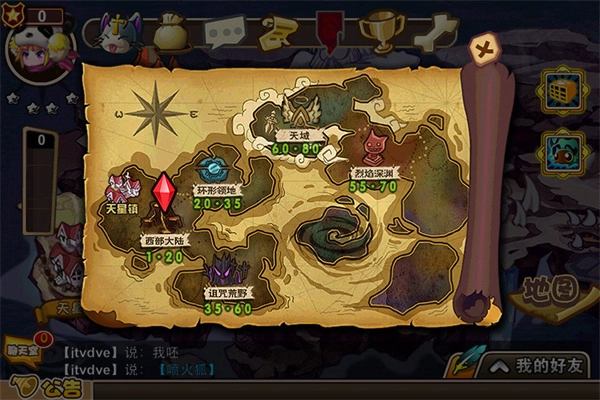The image size is (600, 400).
Task: Close the world map scroll
Action: click(485, 48)
